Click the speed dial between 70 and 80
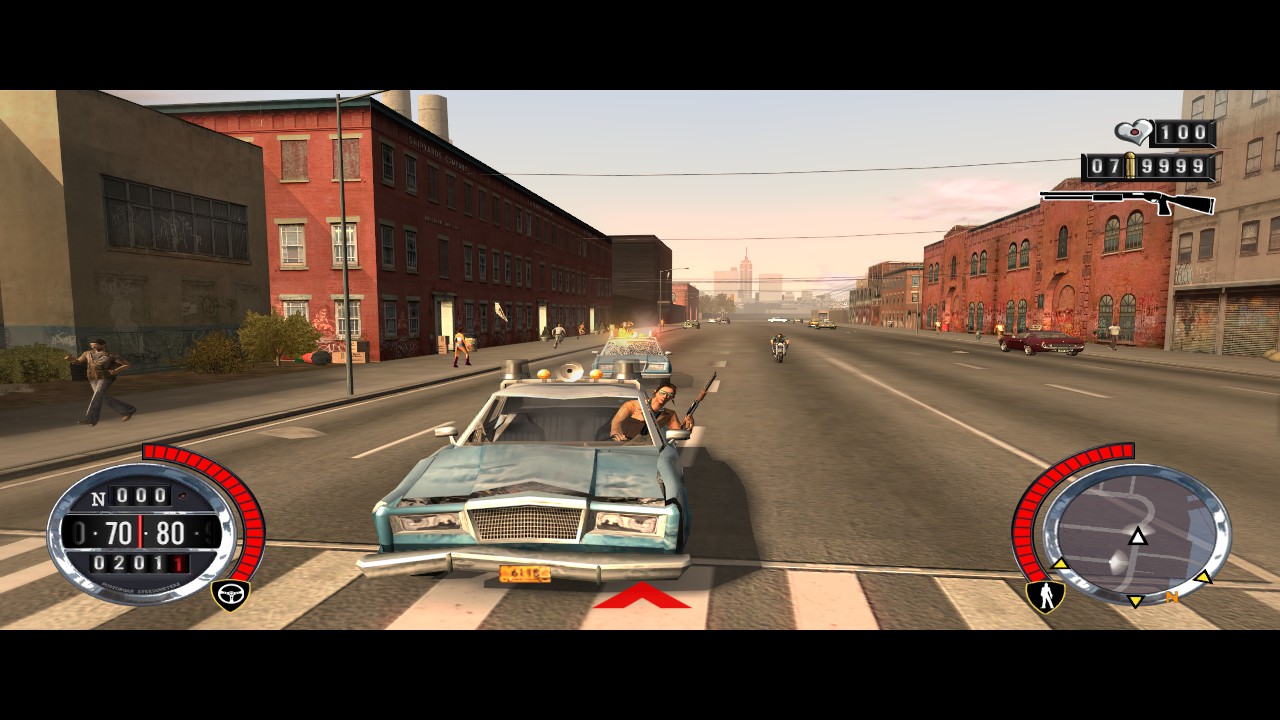1280x720 pixels. (140, 531)
